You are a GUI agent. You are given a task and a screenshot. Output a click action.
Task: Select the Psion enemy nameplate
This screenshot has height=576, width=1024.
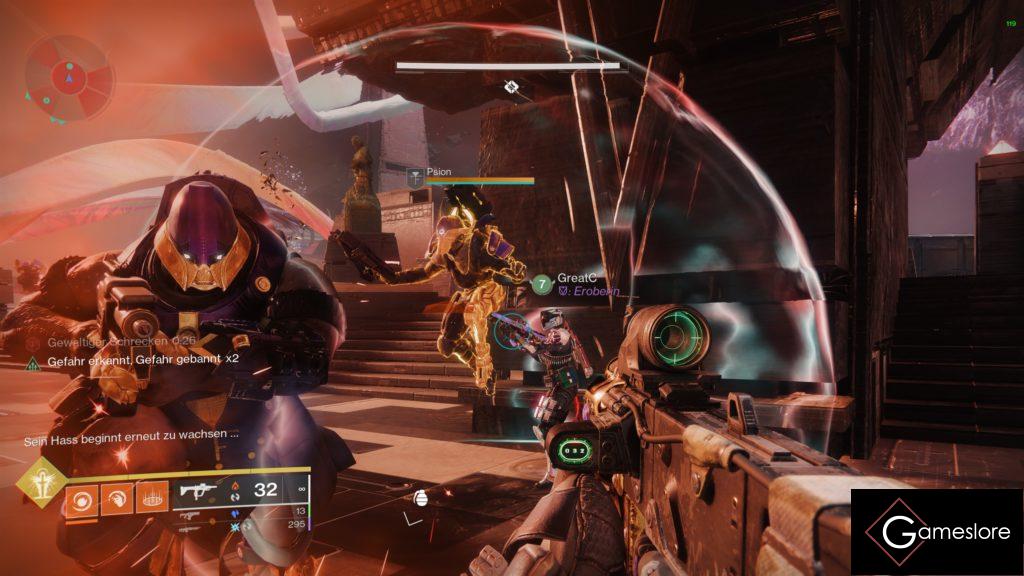[x=438, y=172]
